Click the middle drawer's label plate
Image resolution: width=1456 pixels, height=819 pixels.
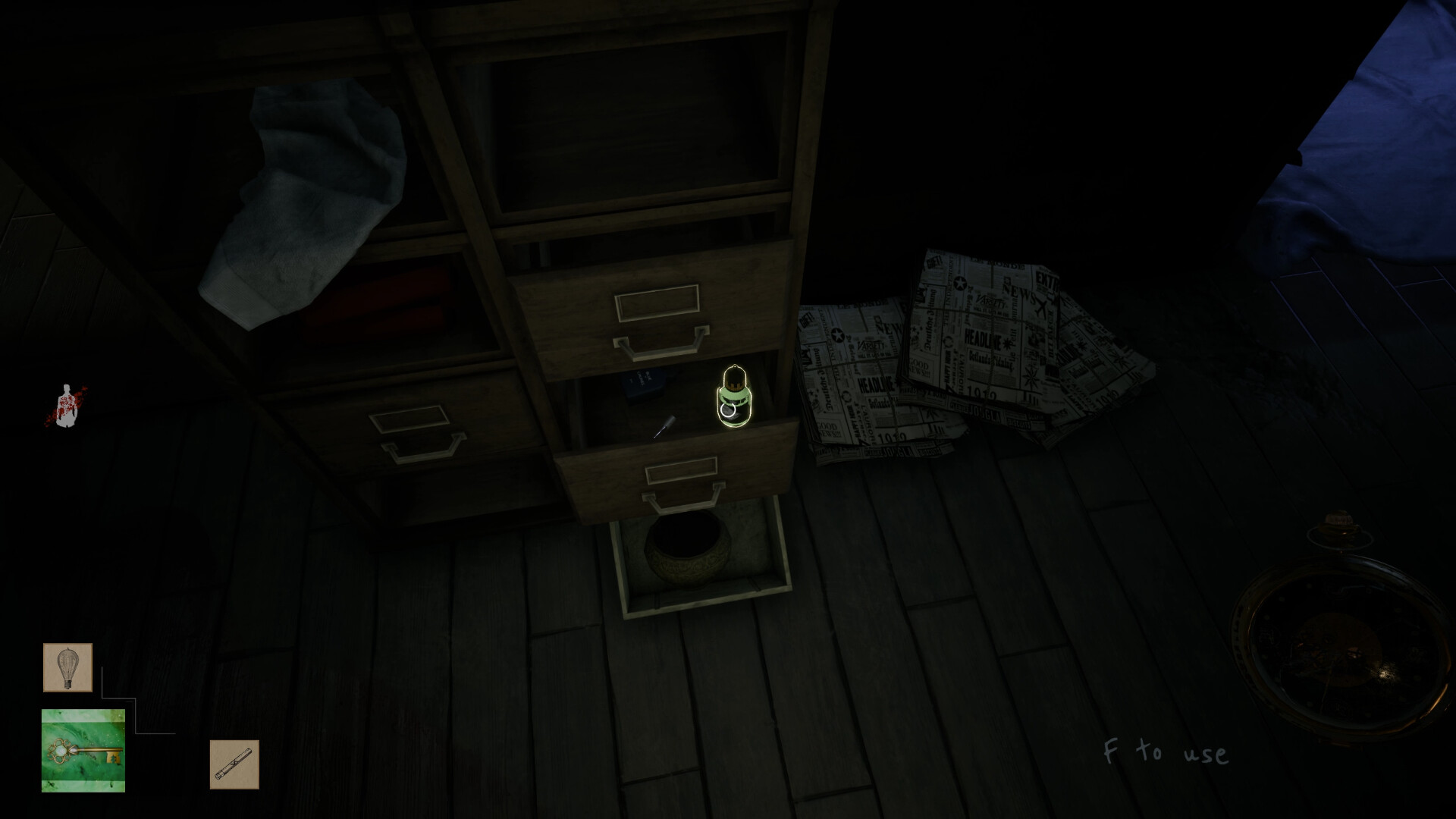click(657, 302)
